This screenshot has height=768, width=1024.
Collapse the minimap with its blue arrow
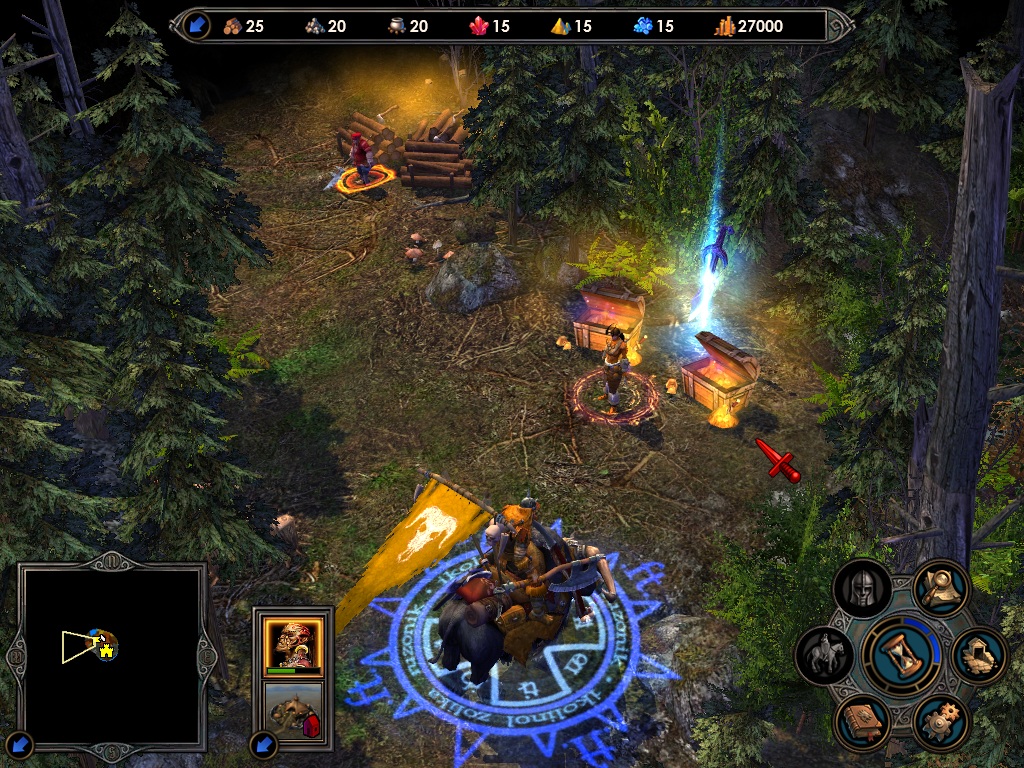tap(21, 744)
